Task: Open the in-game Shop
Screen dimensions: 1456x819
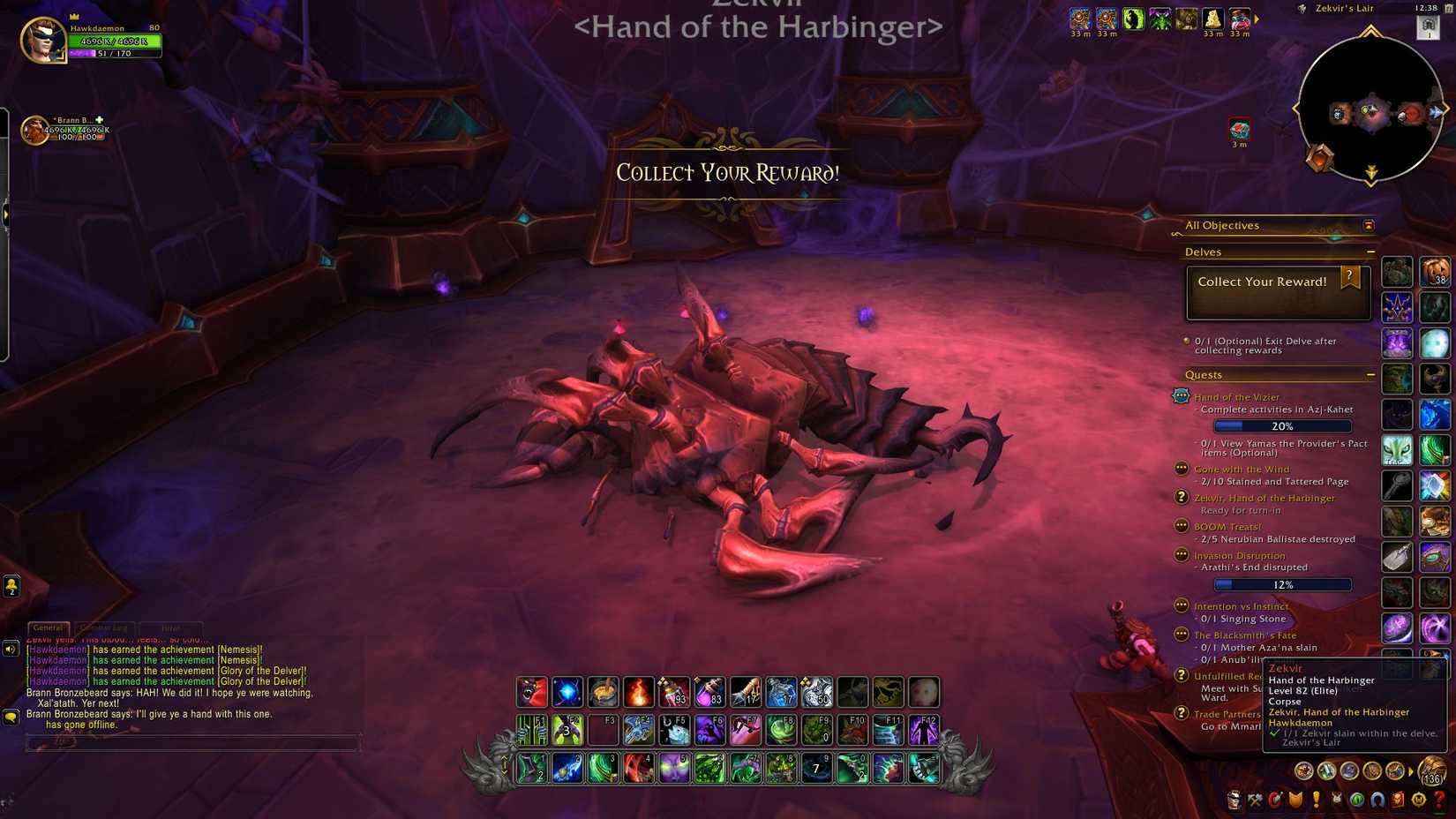Action: coord(1419,800)
